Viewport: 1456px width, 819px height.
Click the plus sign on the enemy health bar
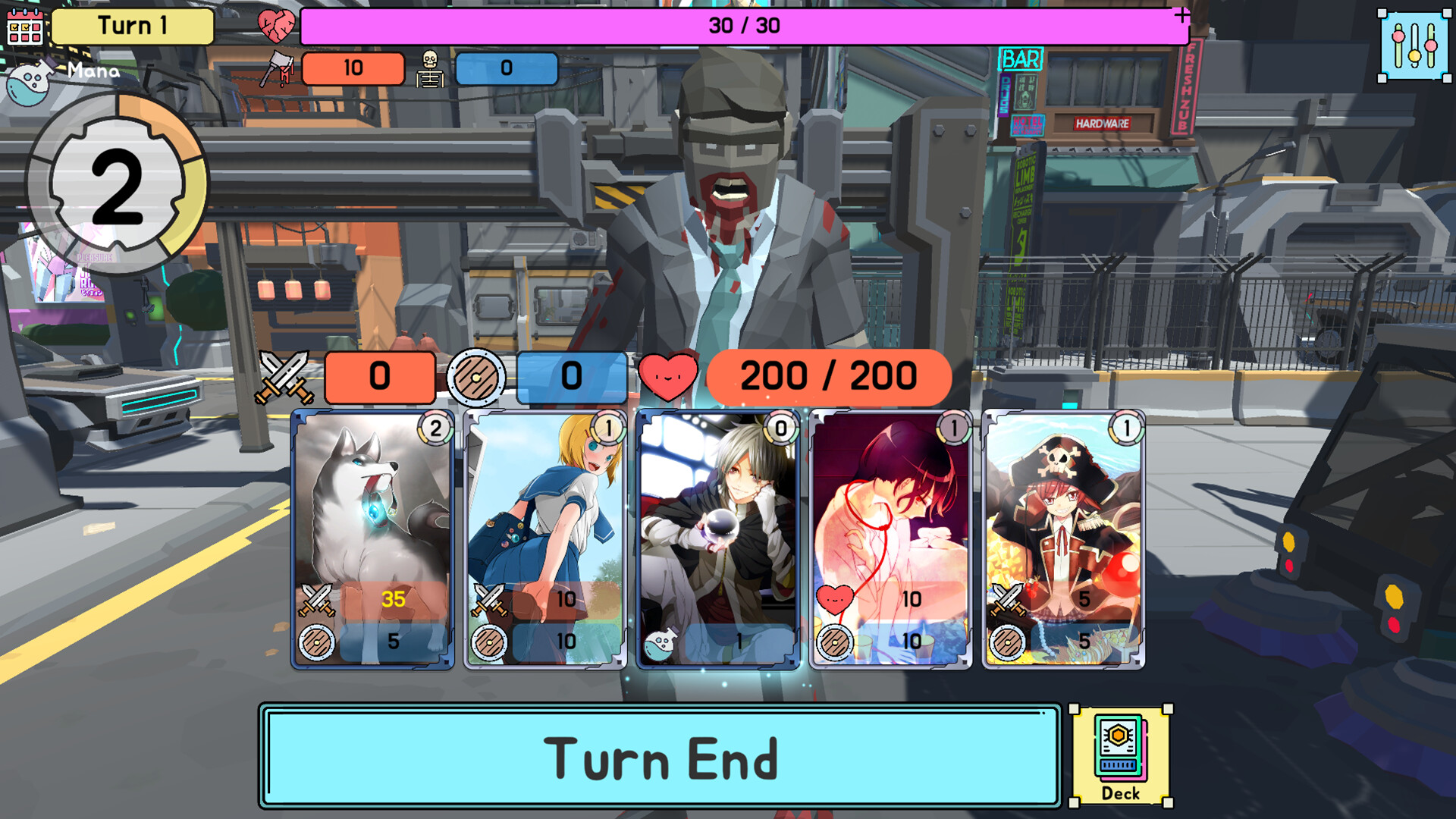click(x=1180, y=13)
